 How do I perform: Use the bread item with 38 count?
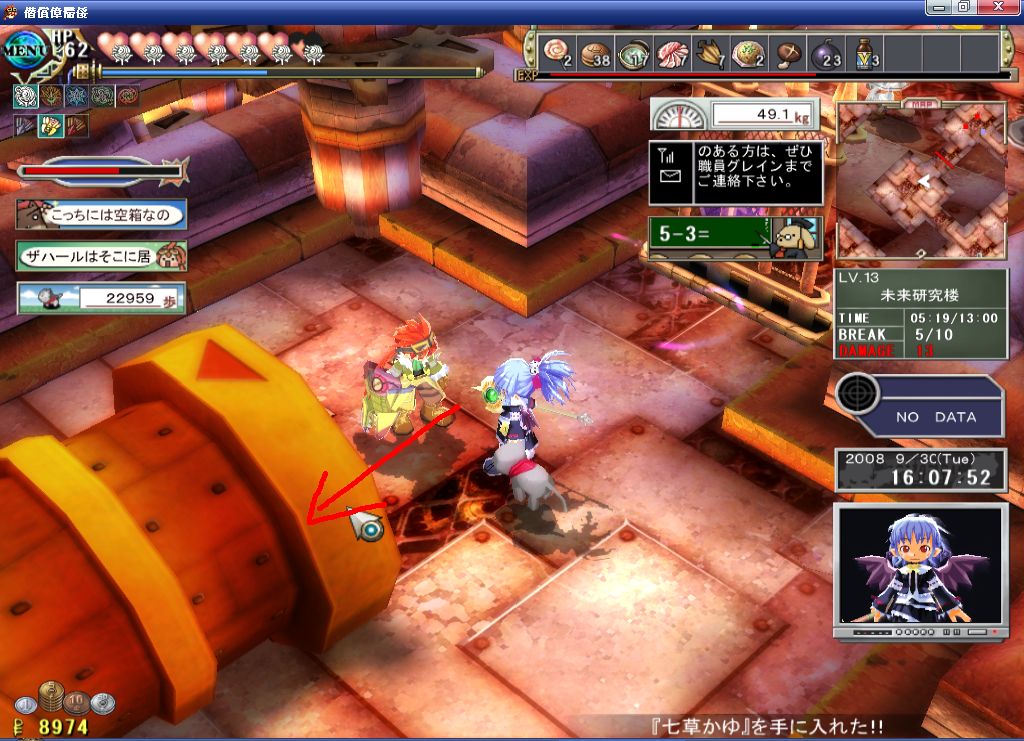[x=594, y=52]
